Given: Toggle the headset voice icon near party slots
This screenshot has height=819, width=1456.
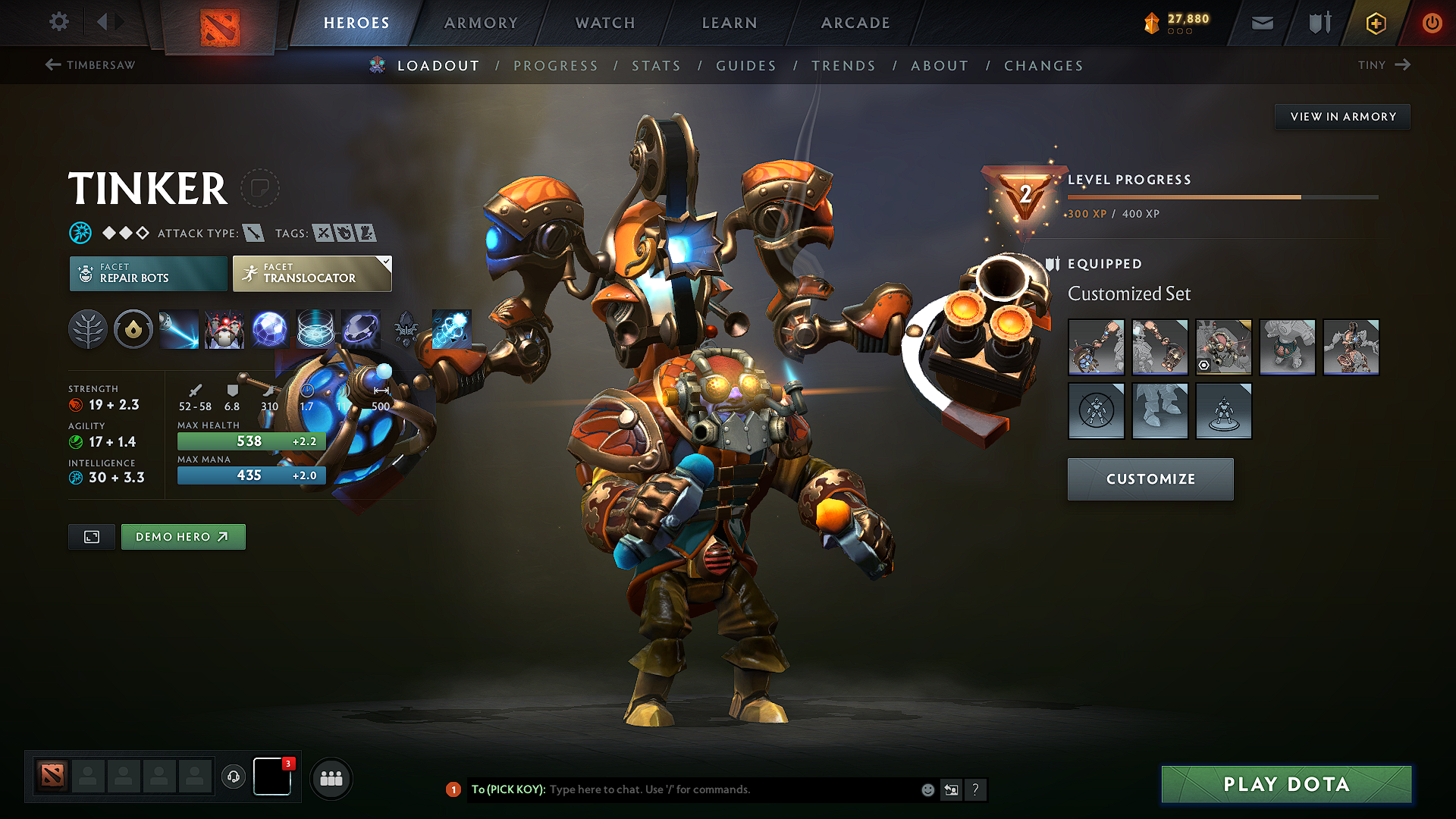Looking at the screenshot, I should [x=234, y=777].
